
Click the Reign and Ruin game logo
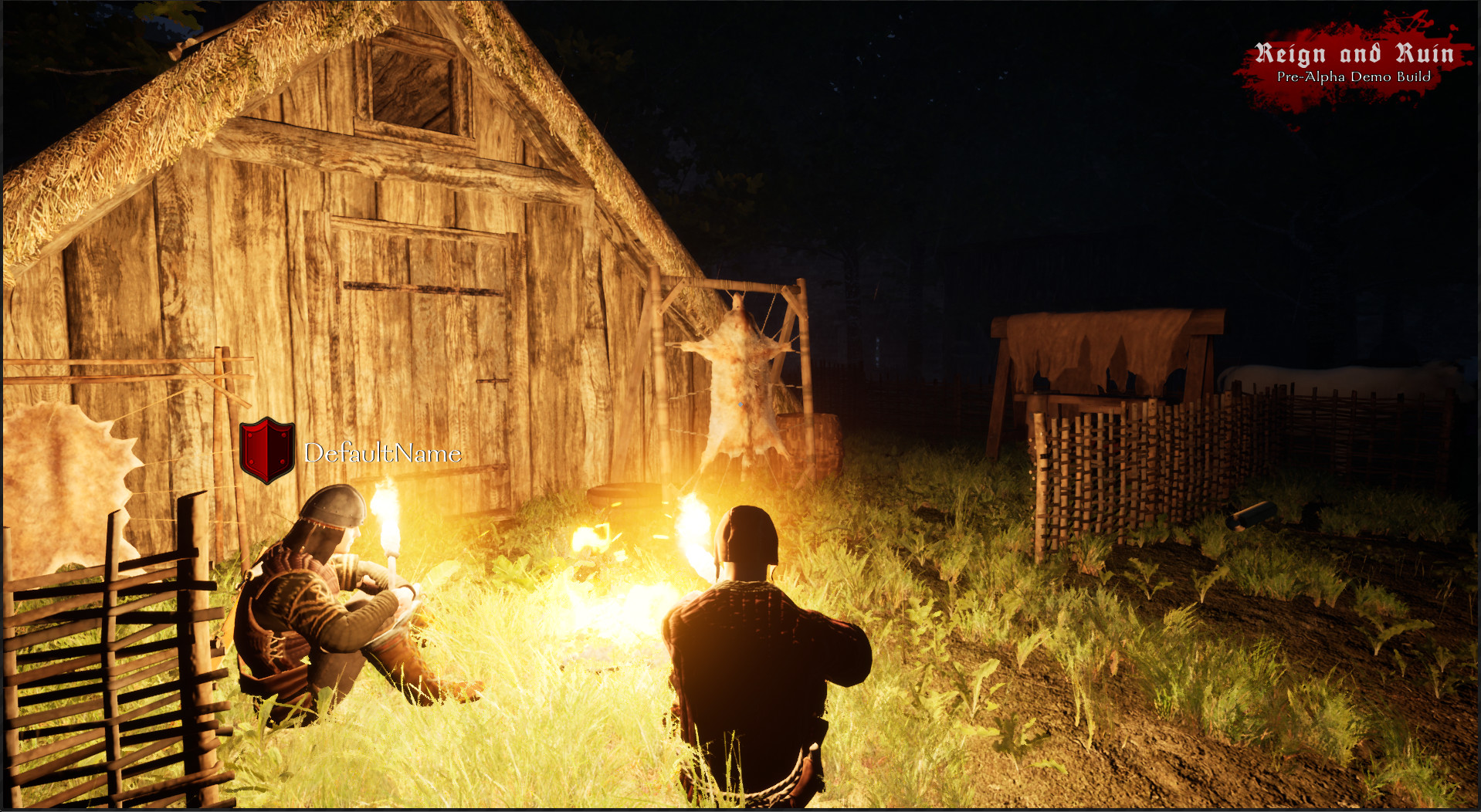click(1355, 52)
